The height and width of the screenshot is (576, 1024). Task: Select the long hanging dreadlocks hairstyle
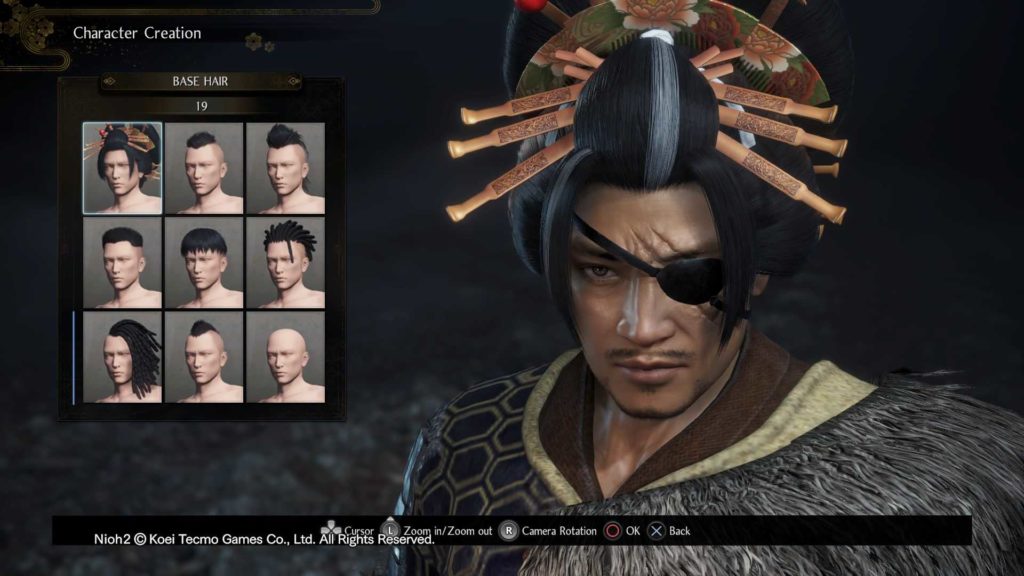pos(122,357)
